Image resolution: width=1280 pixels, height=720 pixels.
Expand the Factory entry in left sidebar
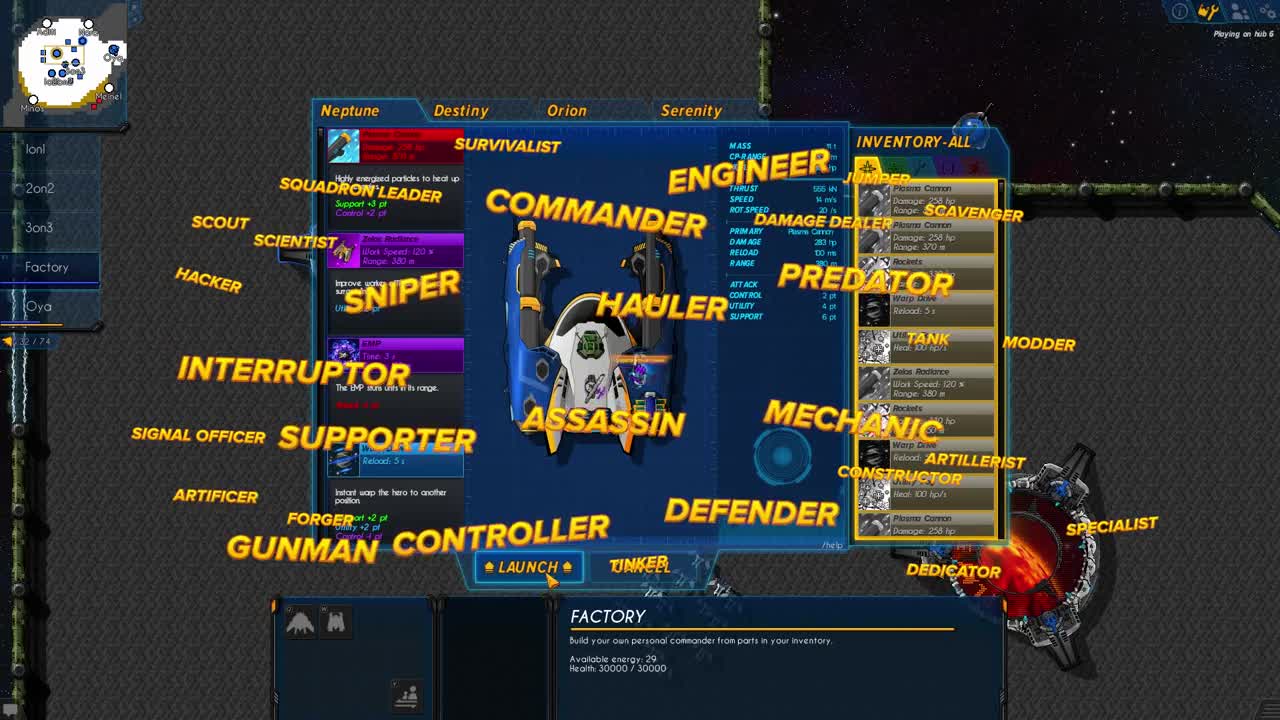tap(48, 267)
